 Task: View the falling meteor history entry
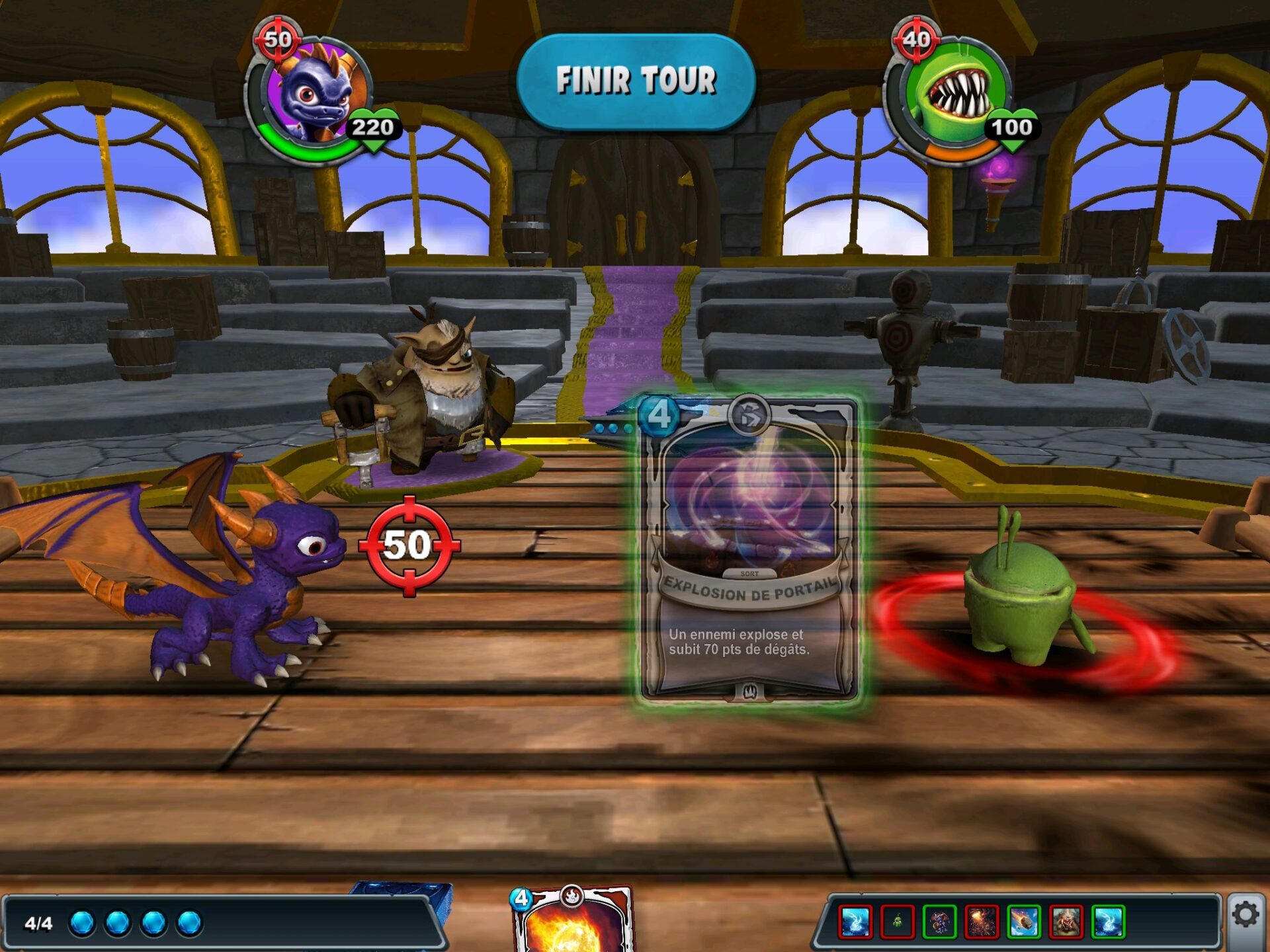tap(1024, 922)
